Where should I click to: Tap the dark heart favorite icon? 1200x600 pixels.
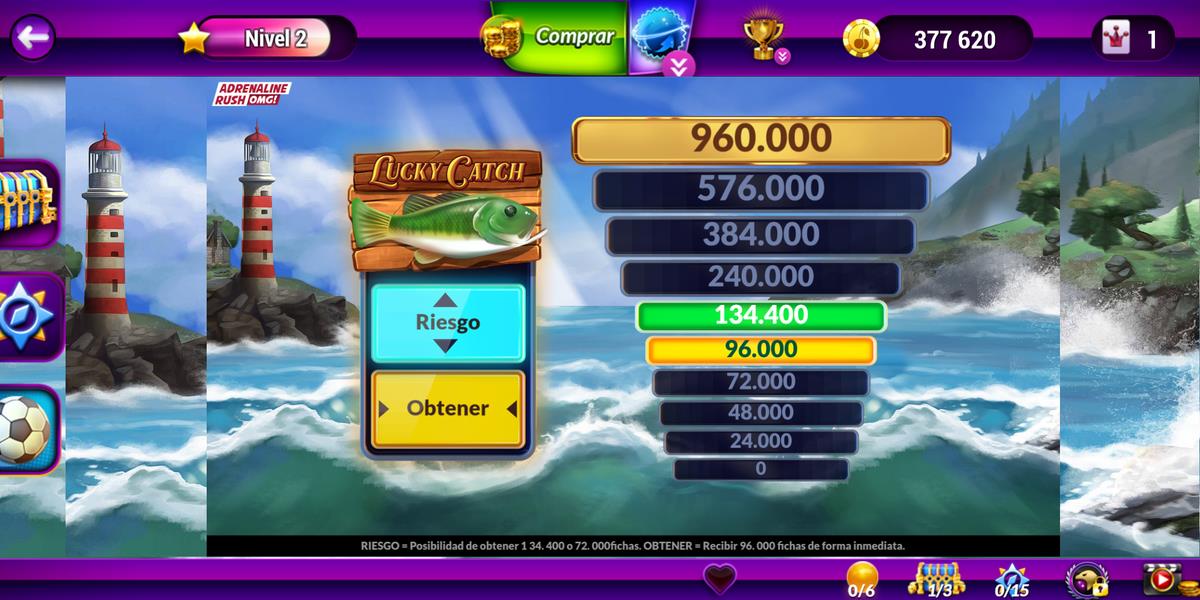point(719,579)
